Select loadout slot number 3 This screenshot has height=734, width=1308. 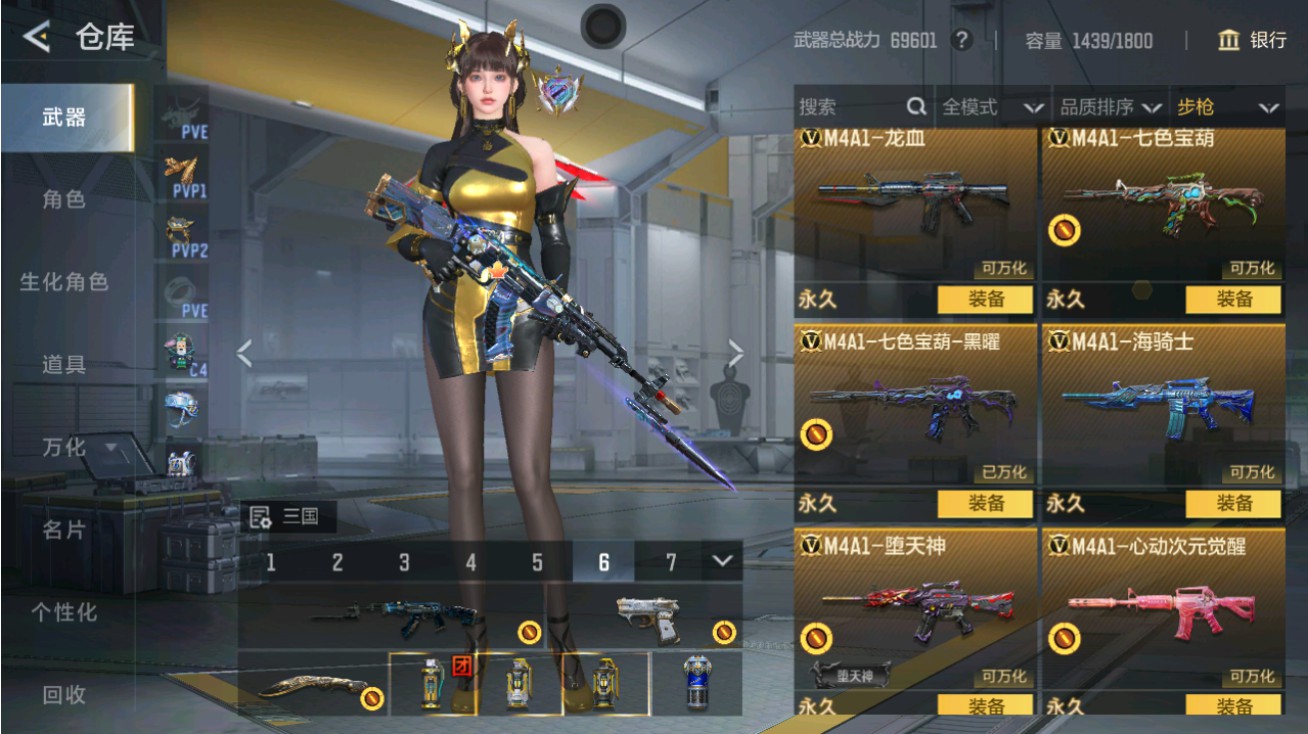click(404, 563)
